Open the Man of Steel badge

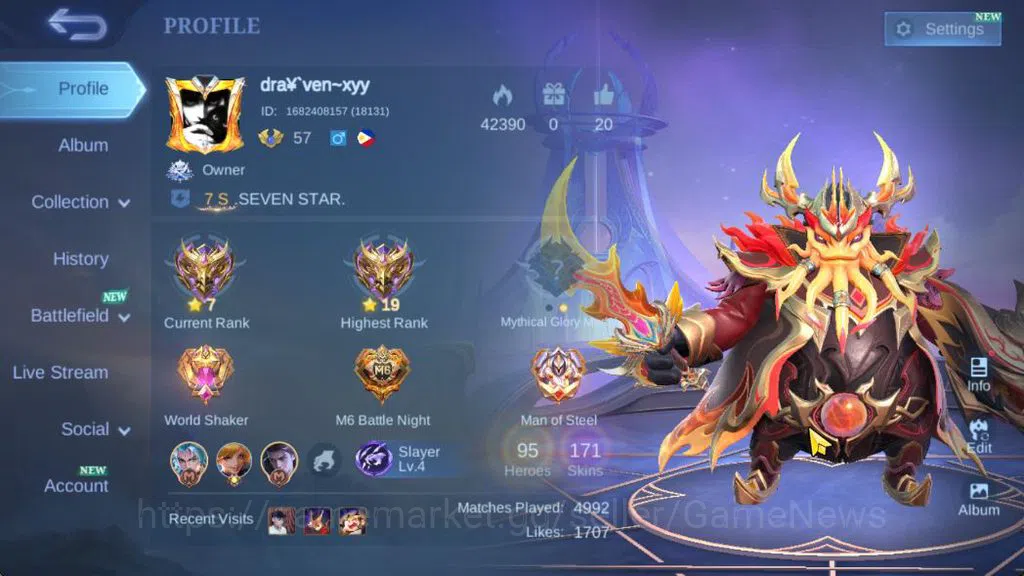pyautogui.click(x=558, y=375)
